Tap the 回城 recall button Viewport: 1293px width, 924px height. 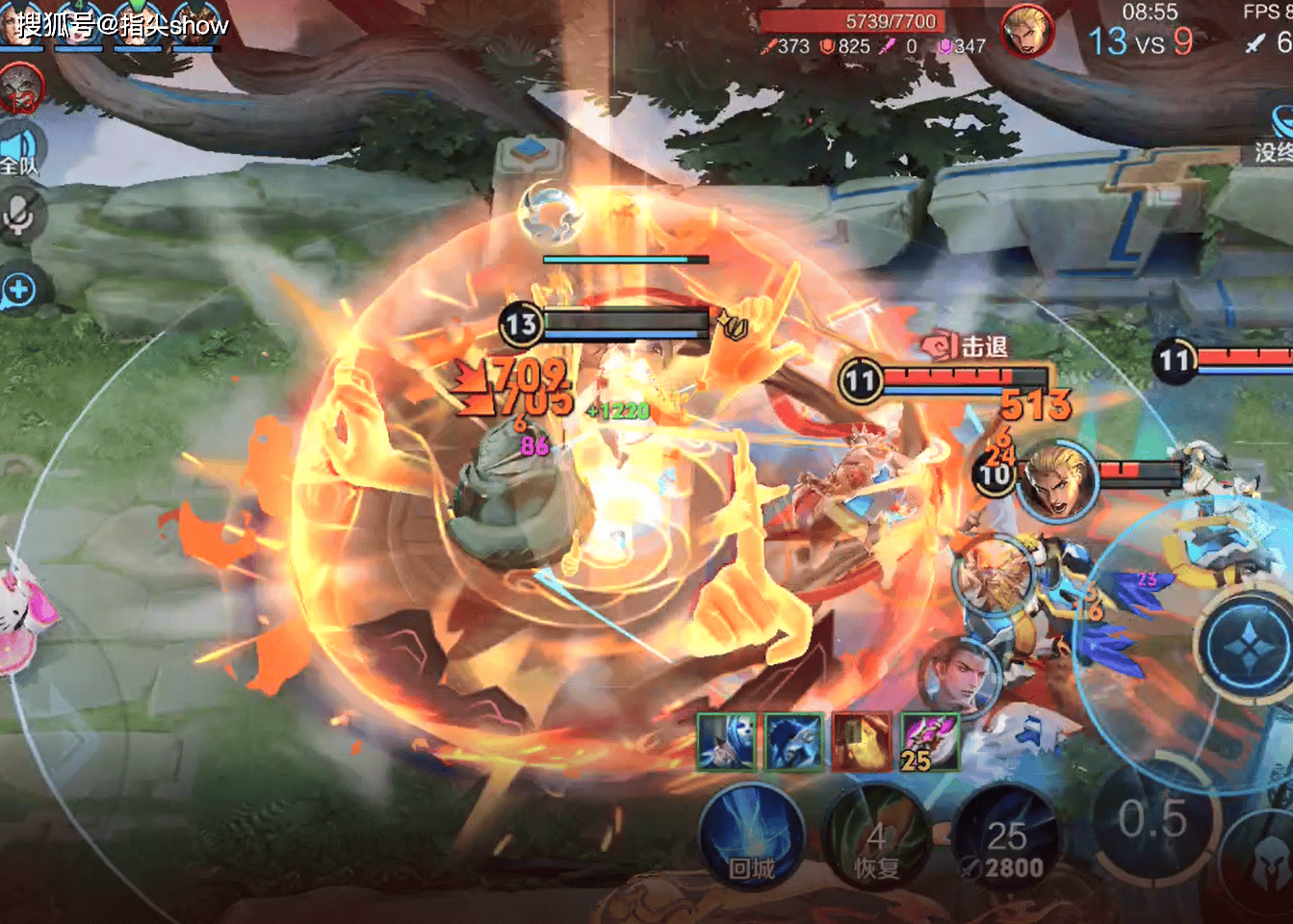click(x=751, y=835)
